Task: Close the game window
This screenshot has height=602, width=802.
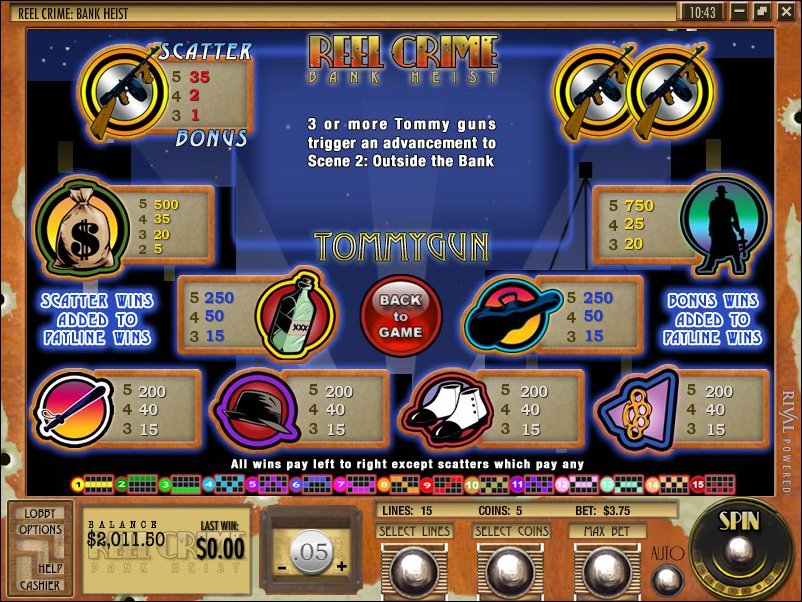Action: coord(784,11)
